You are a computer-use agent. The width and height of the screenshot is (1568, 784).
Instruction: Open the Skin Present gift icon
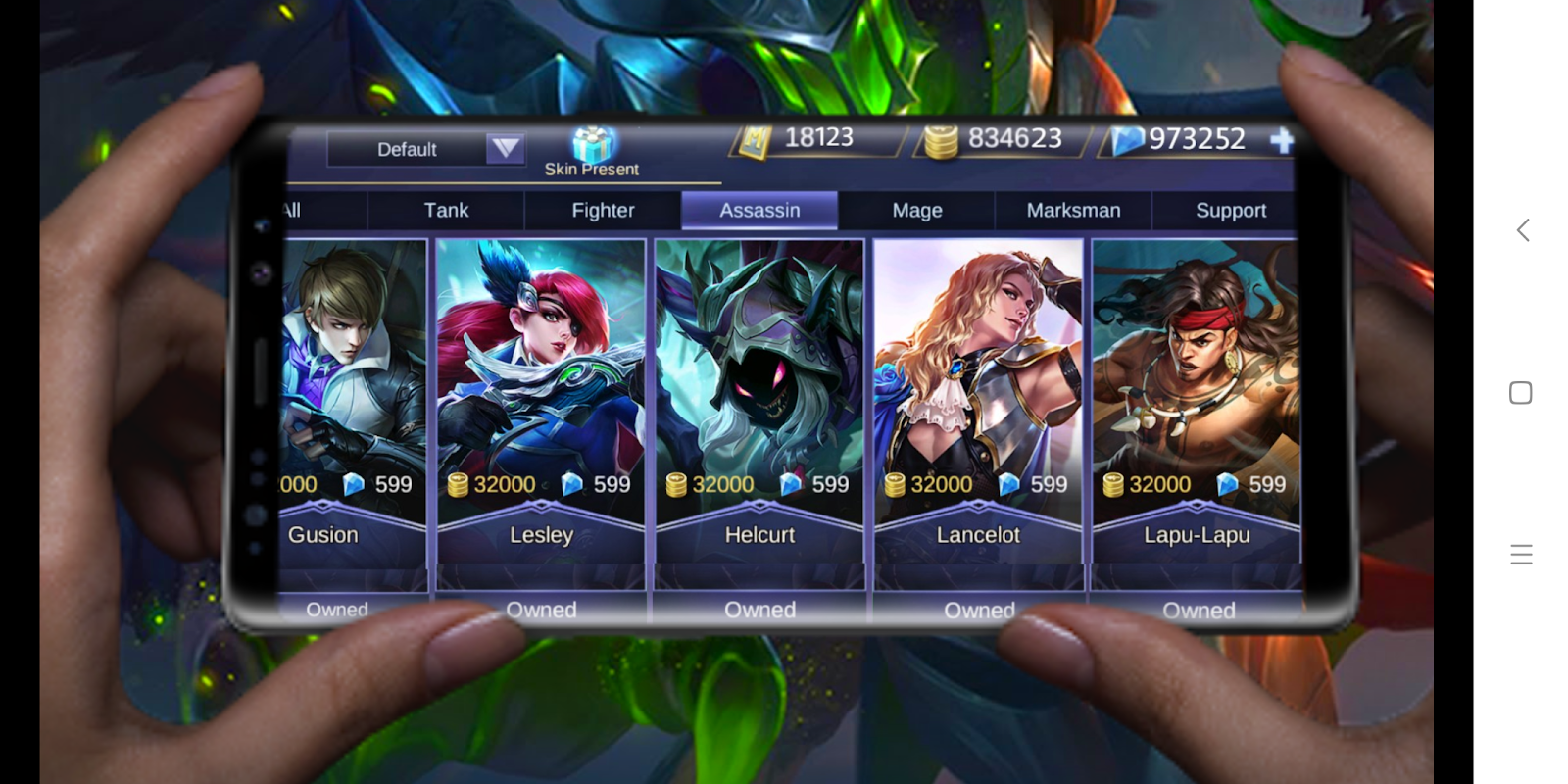tap(594, 145)
